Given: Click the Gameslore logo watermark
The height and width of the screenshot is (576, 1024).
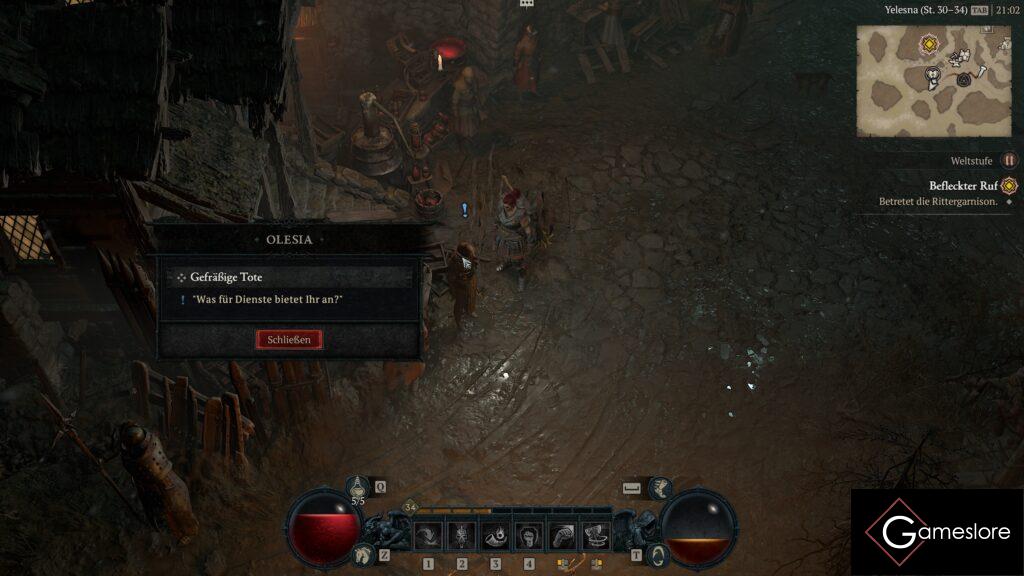Looking at the screenshot, I should click(x=937, y=532).
